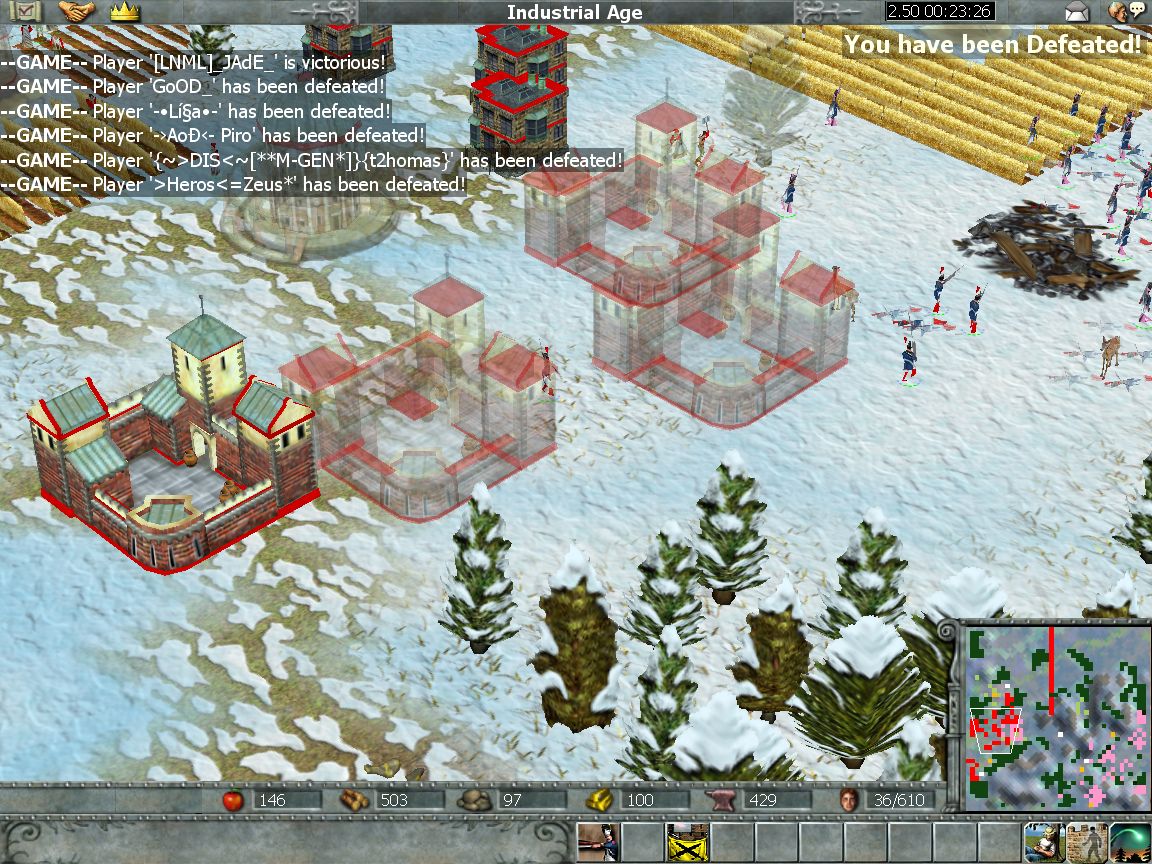Viewport: 1152px width, 864px height.
Task: Click the soldier silhouette by wall icon
Action: click(x=1086, y=842)
